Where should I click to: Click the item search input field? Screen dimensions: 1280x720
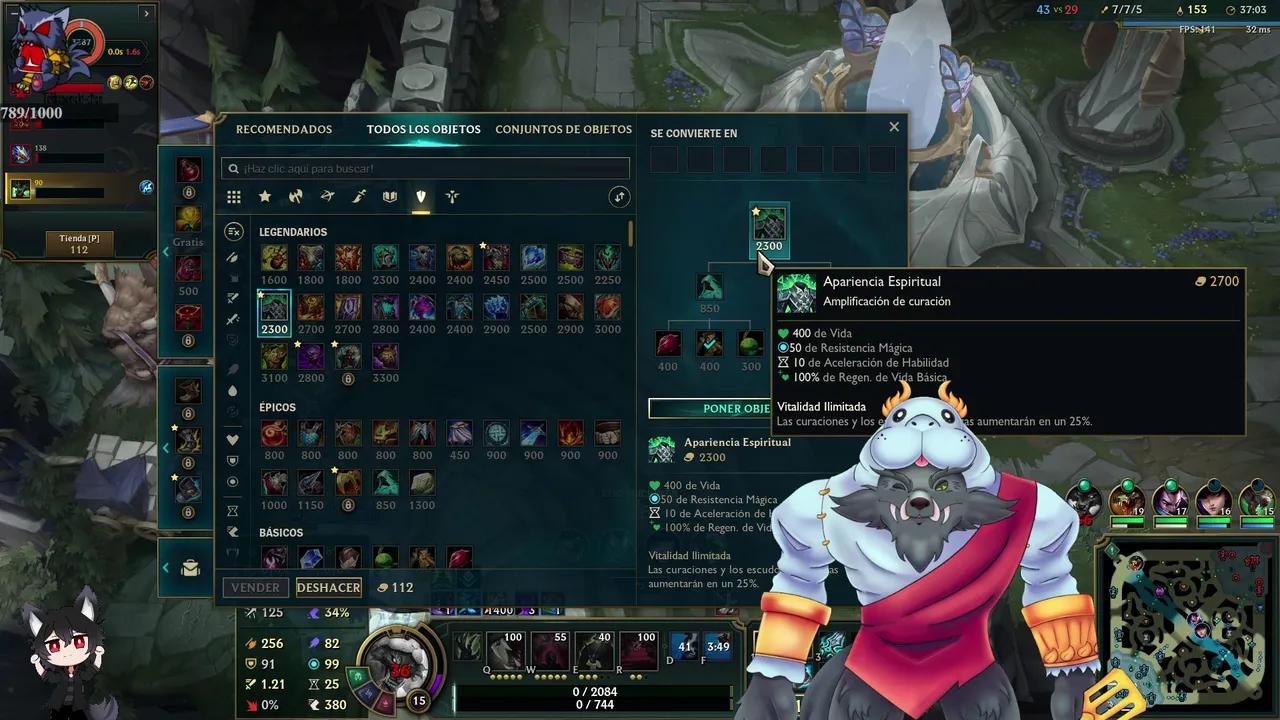[424, 167]
